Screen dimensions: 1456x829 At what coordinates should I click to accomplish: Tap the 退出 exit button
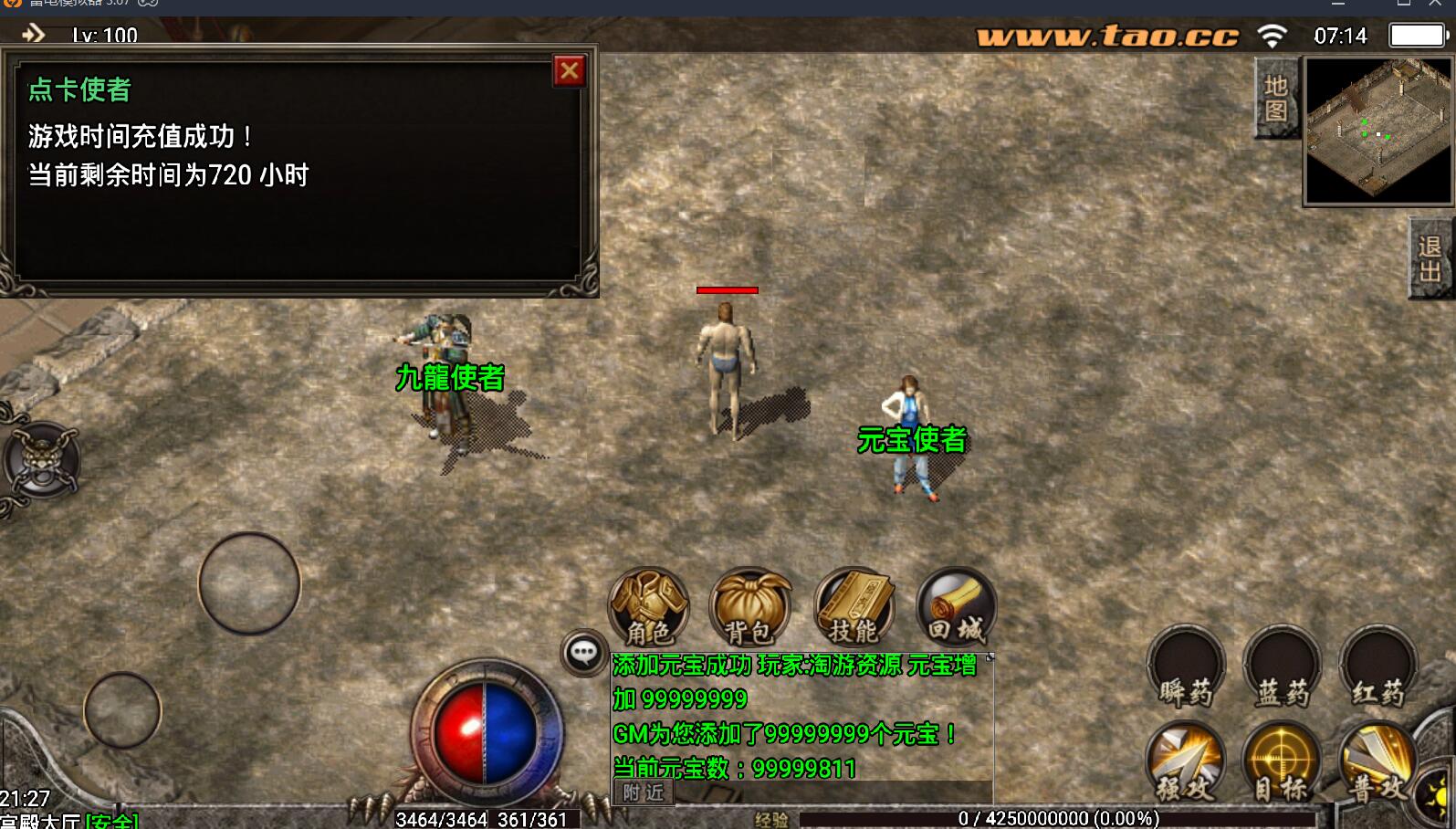click(x=1430, y=258)
